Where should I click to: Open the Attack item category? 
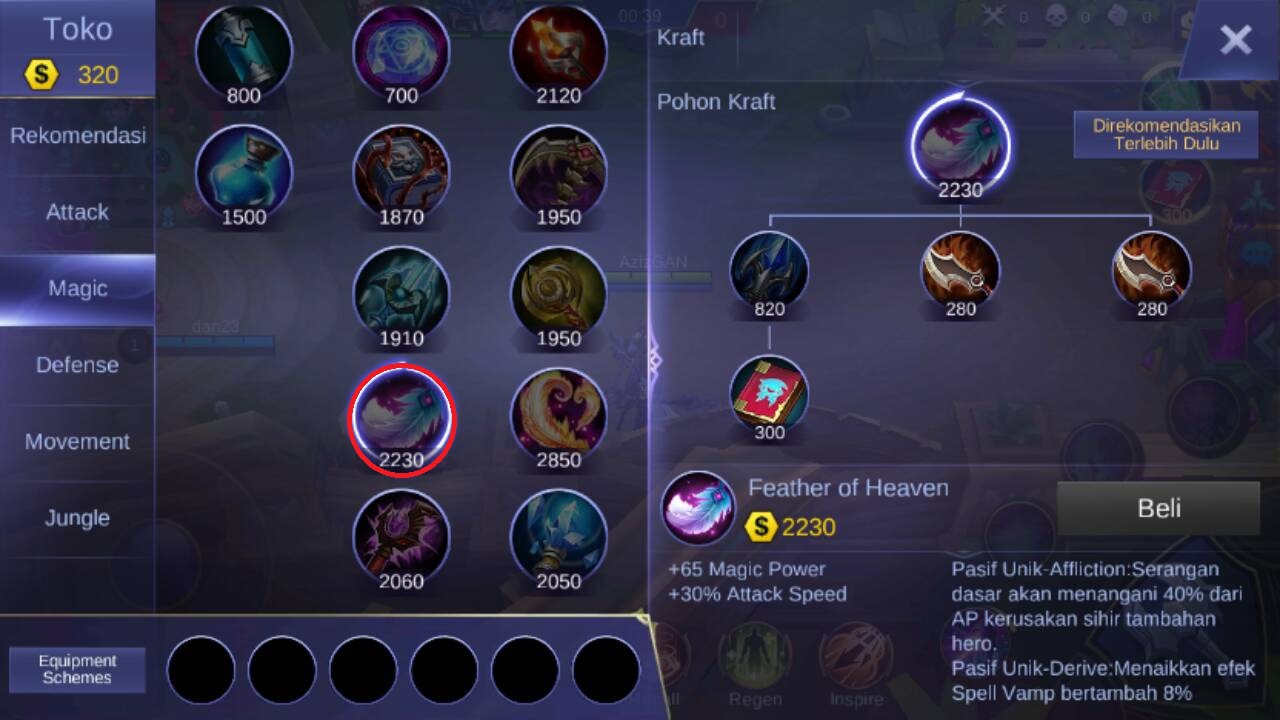click(x=78, y=212)
